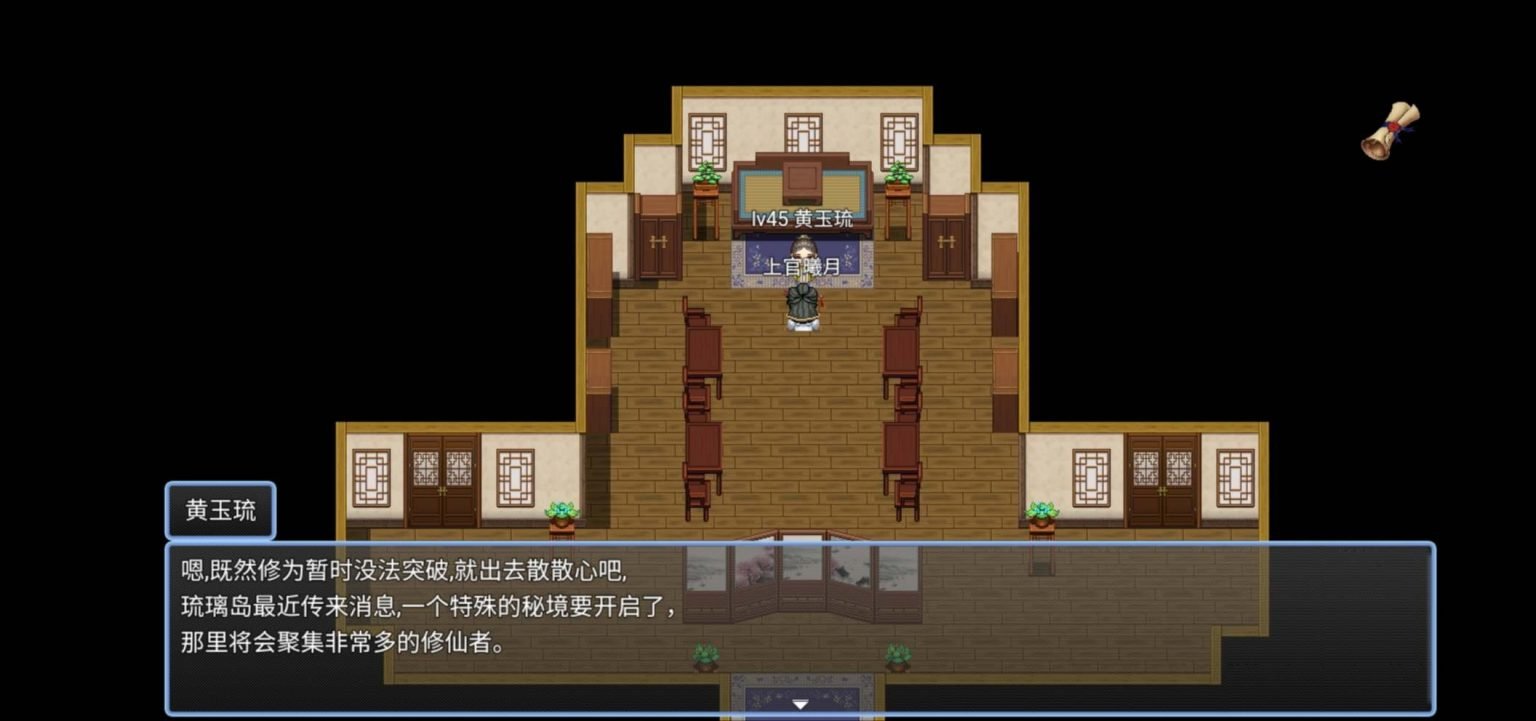Click the dialogue continue arrow at the bottom

tap(800, 704)
